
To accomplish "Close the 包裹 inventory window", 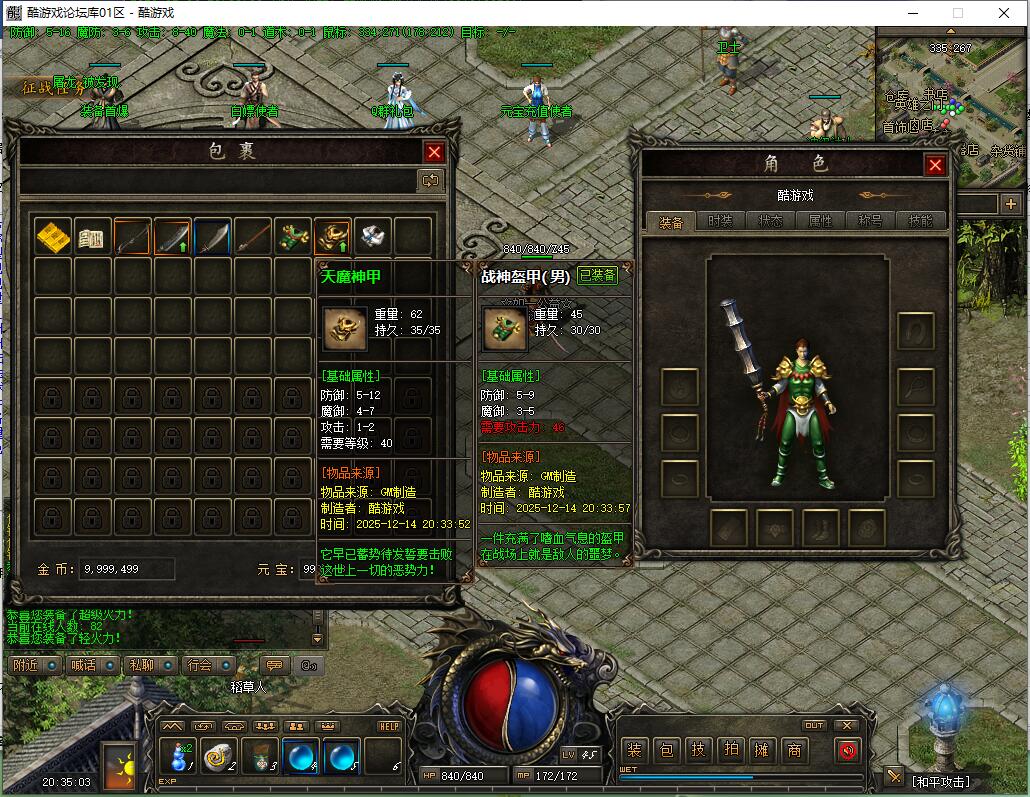I will pyautogui.click(x=434, y=152).
